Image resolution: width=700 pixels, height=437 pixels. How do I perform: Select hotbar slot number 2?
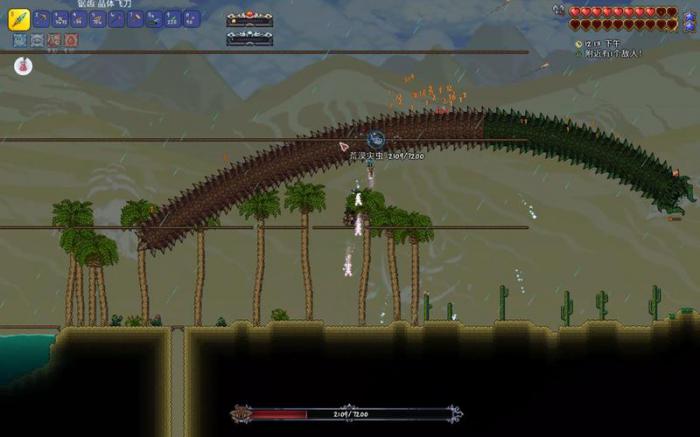point(42,19)
